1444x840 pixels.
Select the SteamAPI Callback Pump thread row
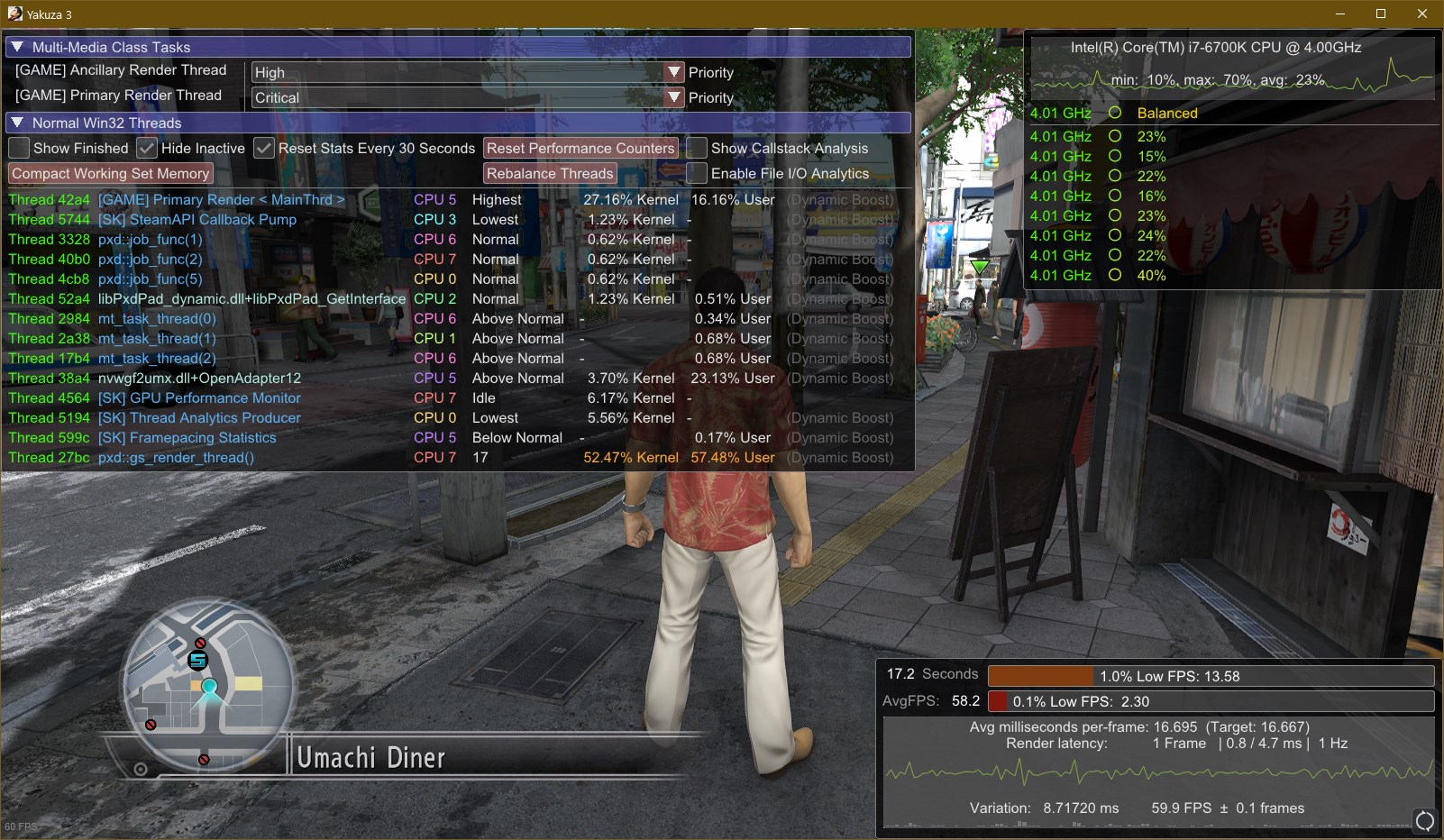coord(196,220)
